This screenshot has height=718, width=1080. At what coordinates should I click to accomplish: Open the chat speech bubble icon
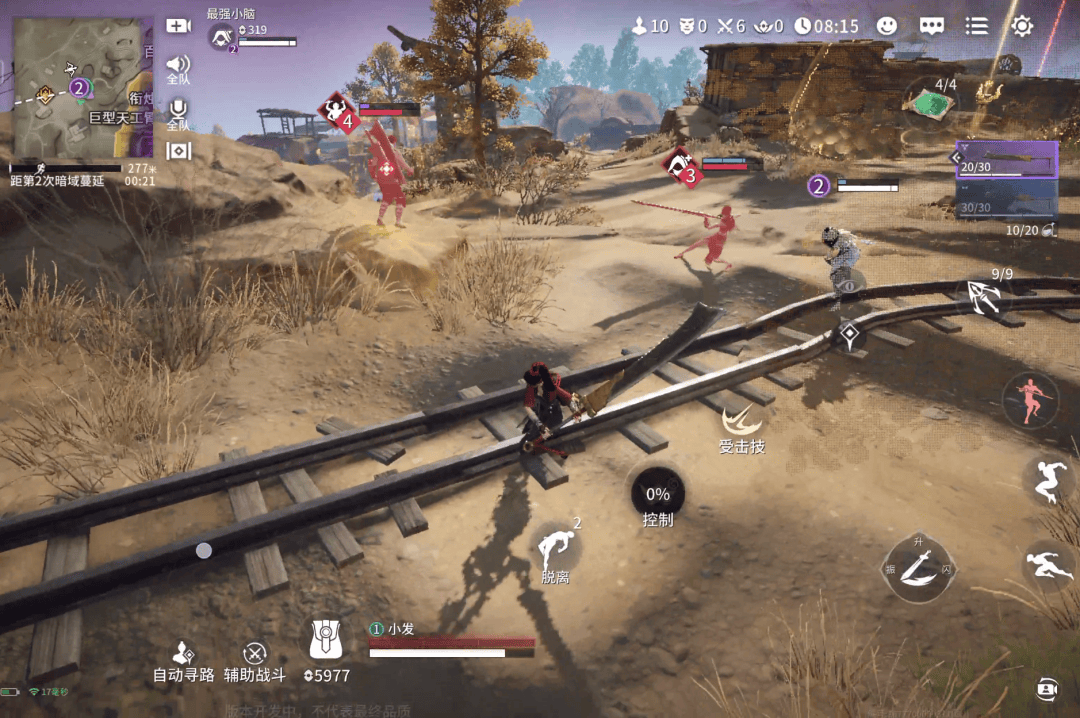click(x=932, y=26)
